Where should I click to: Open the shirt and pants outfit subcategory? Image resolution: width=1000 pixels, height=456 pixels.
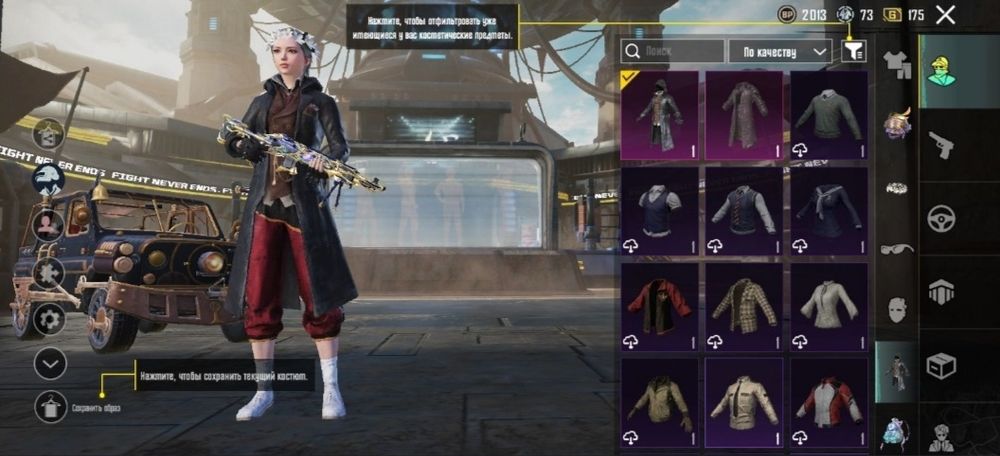pos(897,66)
